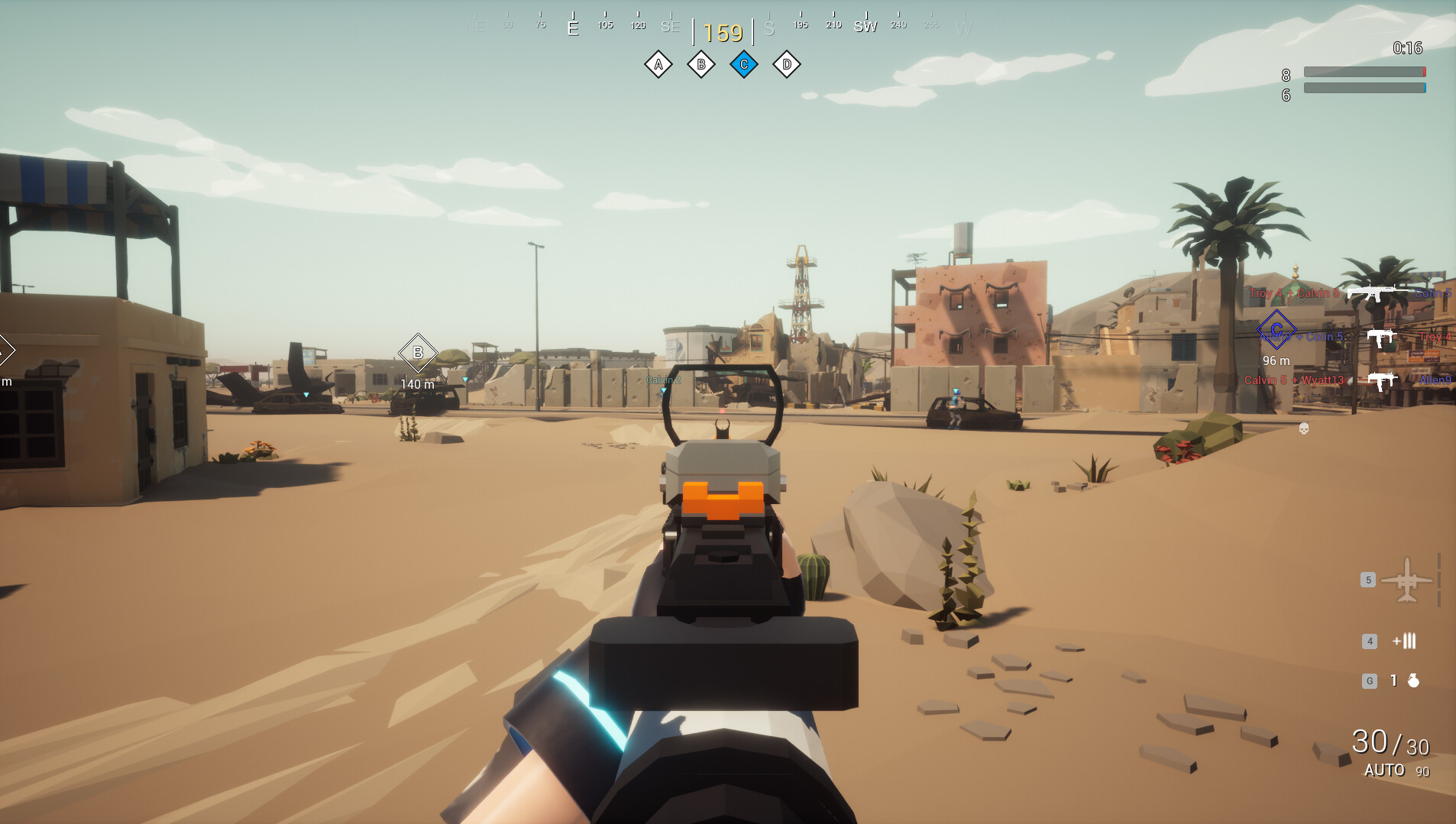Click the skull marker in the desert

(1302, 430)
